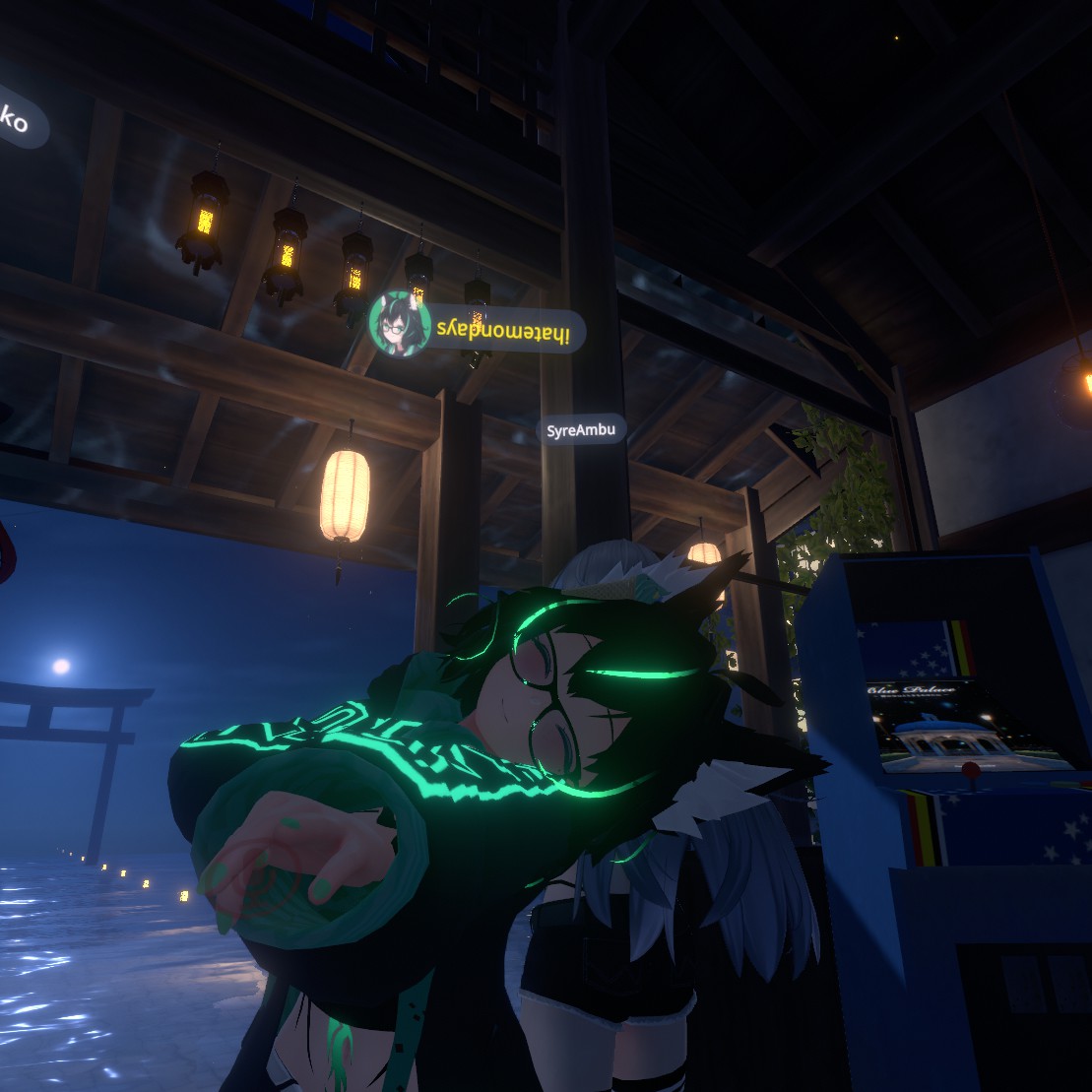Click the avatar thumbnail on ihatemondays' nameplate
This screenshot has width=1092, height=1092.
(400, 325)
